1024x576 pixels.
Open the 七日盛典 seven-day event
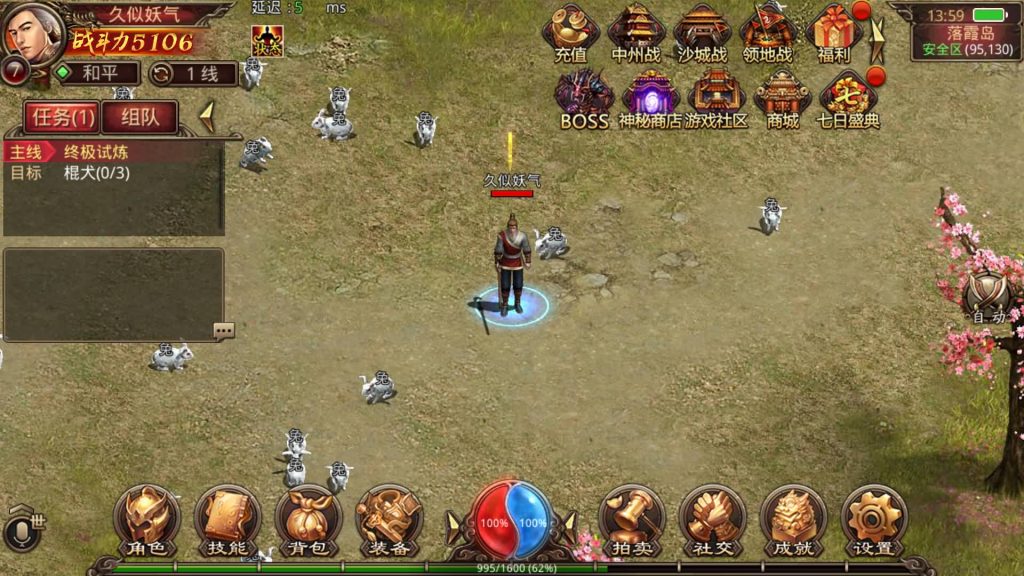pyautogui.click(x=848, y=98)
